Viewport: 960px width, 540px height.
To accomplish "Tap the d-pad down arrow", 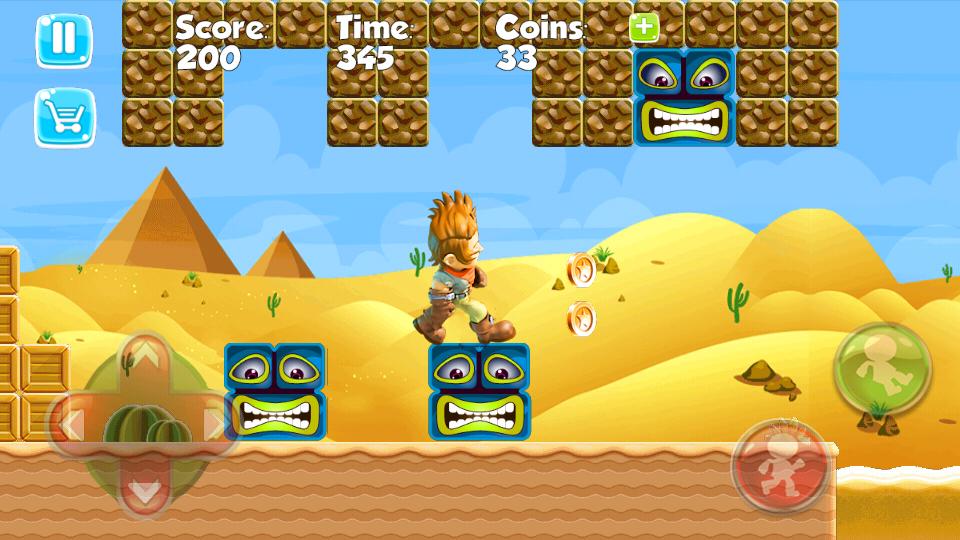I will click(x=146, y=490).
